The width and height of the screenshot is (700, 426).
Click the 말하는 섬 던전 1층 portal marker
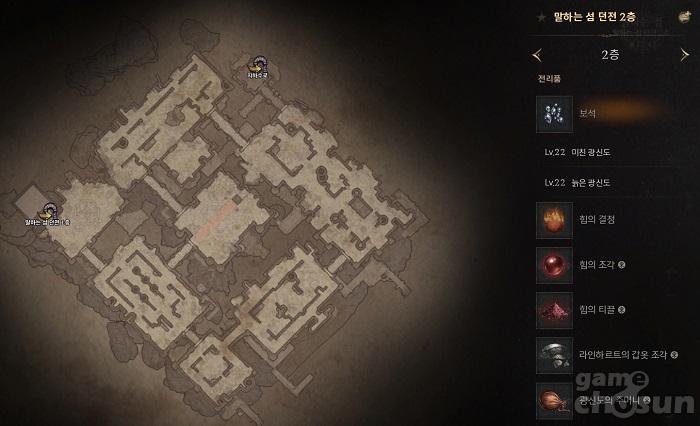click(x=47, y=210)
